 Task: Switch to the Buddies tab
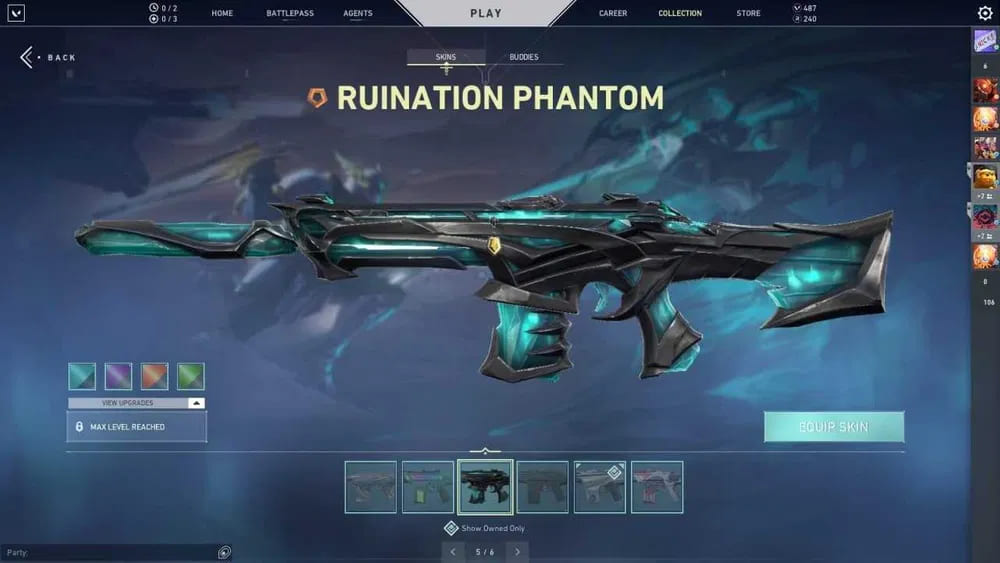pyautogui.click(x=524, y=57)
